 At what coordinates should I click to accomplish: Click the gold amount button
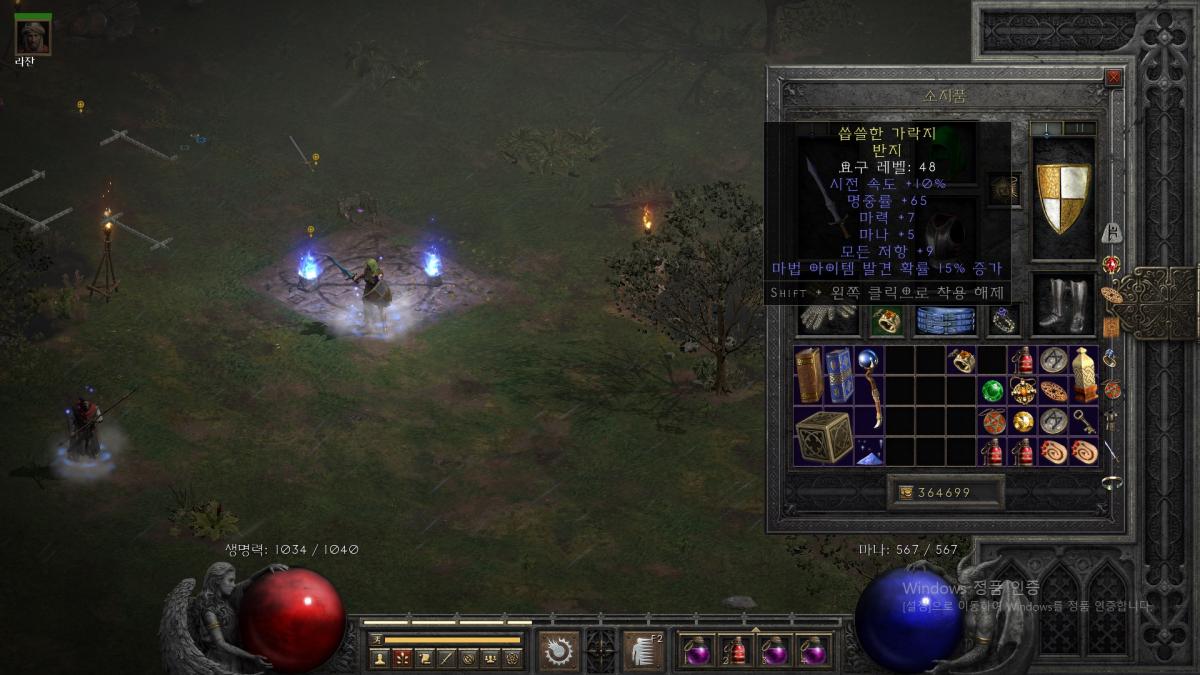pyautogui.click(x=944, y=492)
